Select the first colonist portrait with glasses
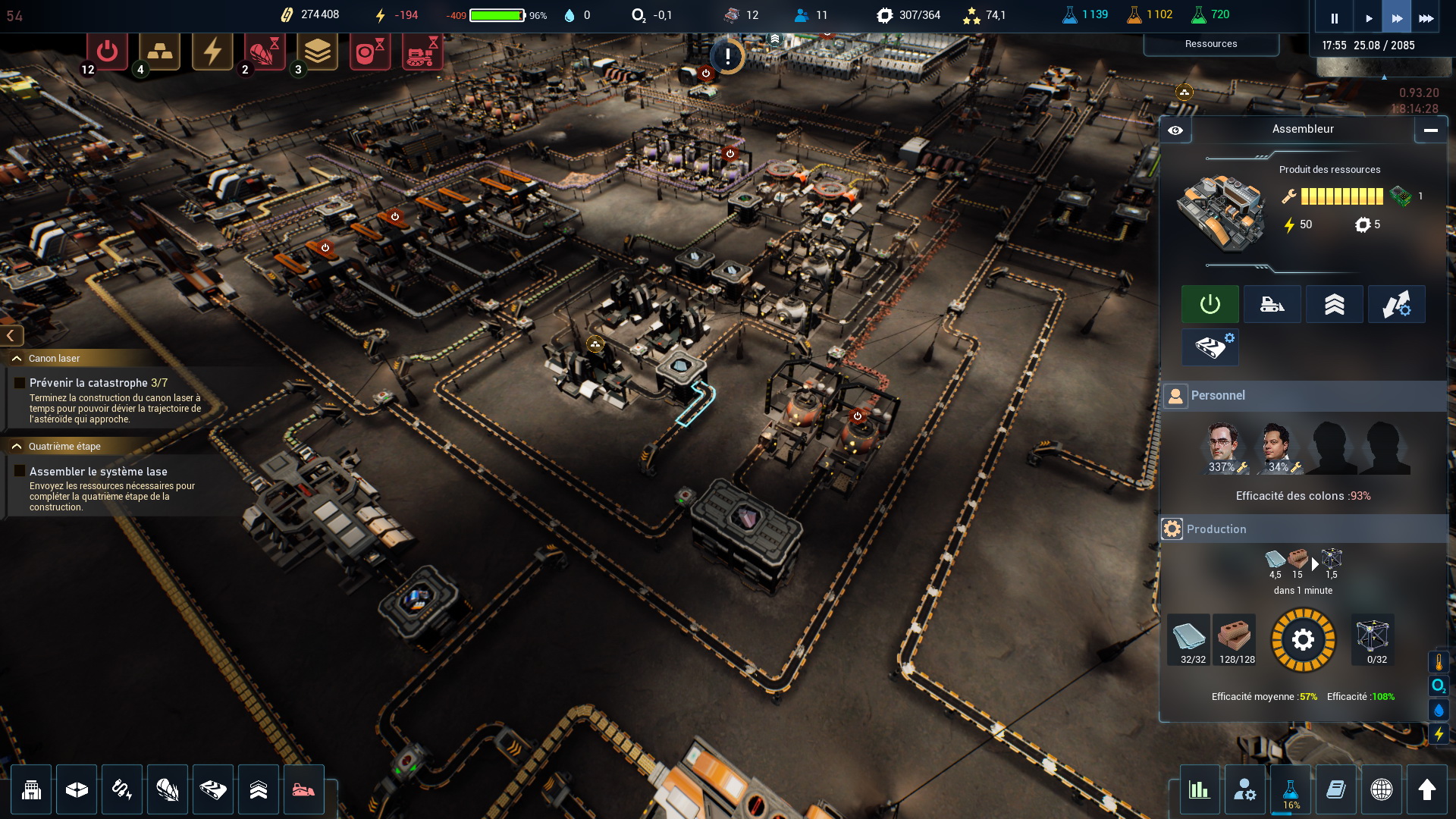 [1222, 447]
